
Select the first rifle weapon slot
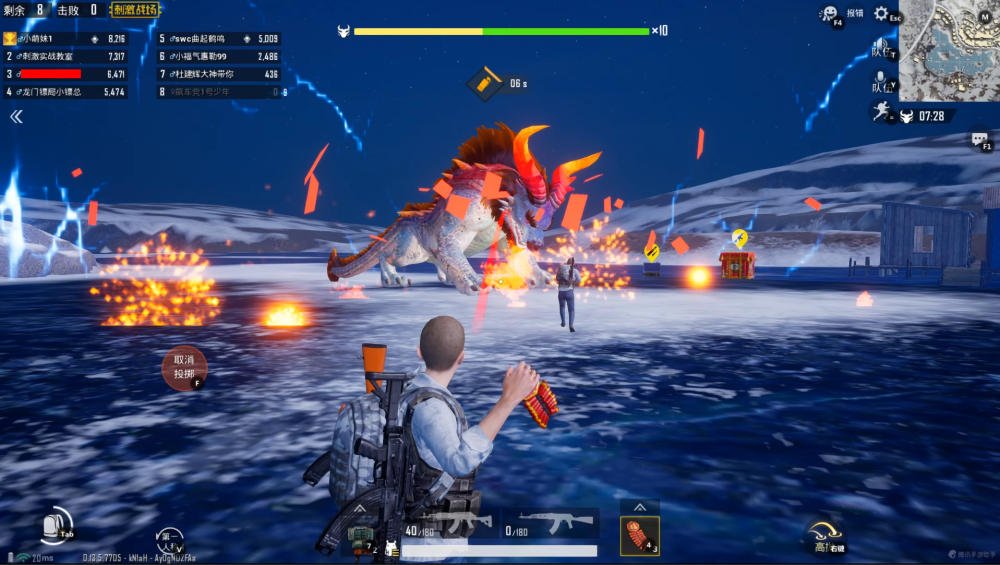(x=447, y=524)
